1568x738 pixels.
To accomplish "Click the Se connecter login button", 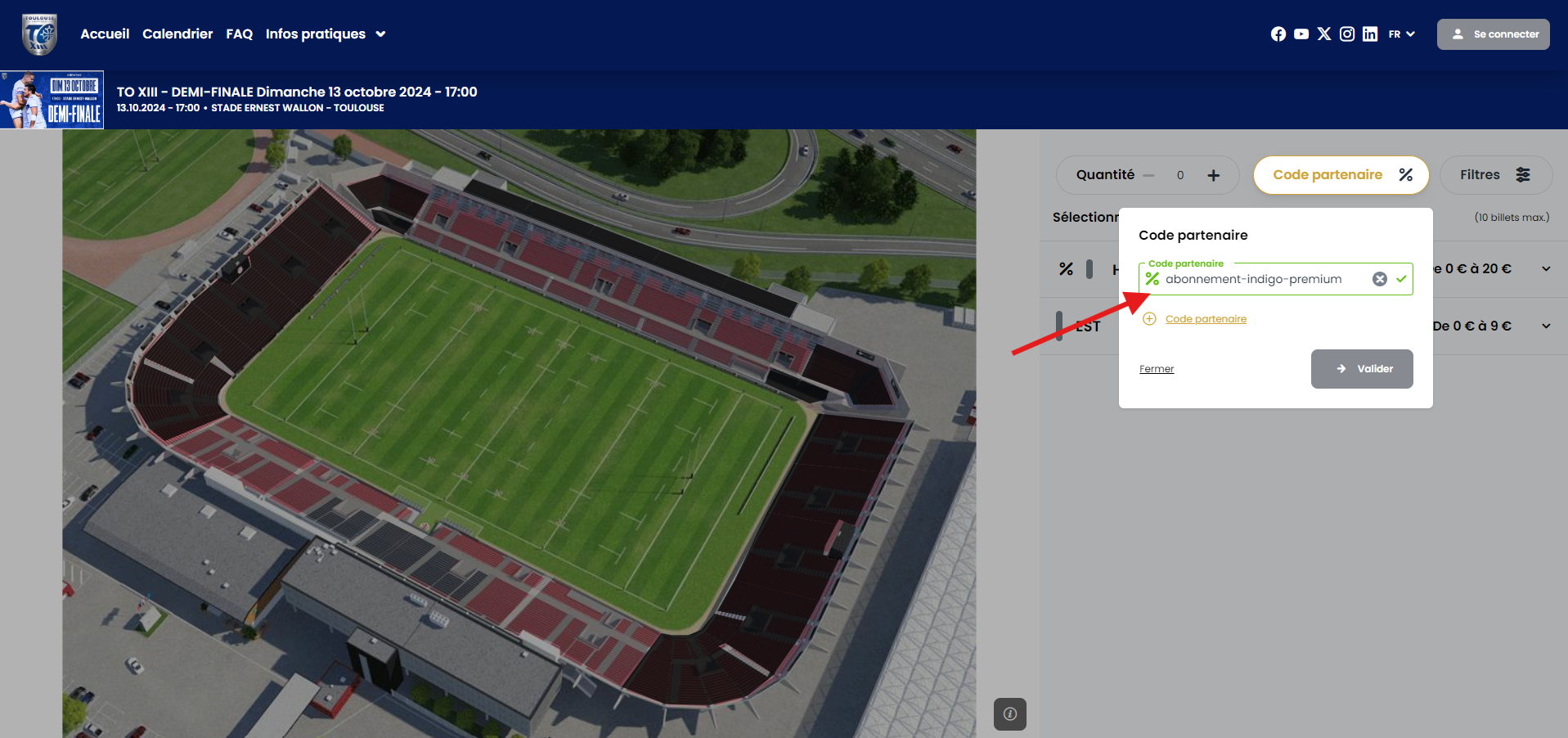I will coord(1493,34).
